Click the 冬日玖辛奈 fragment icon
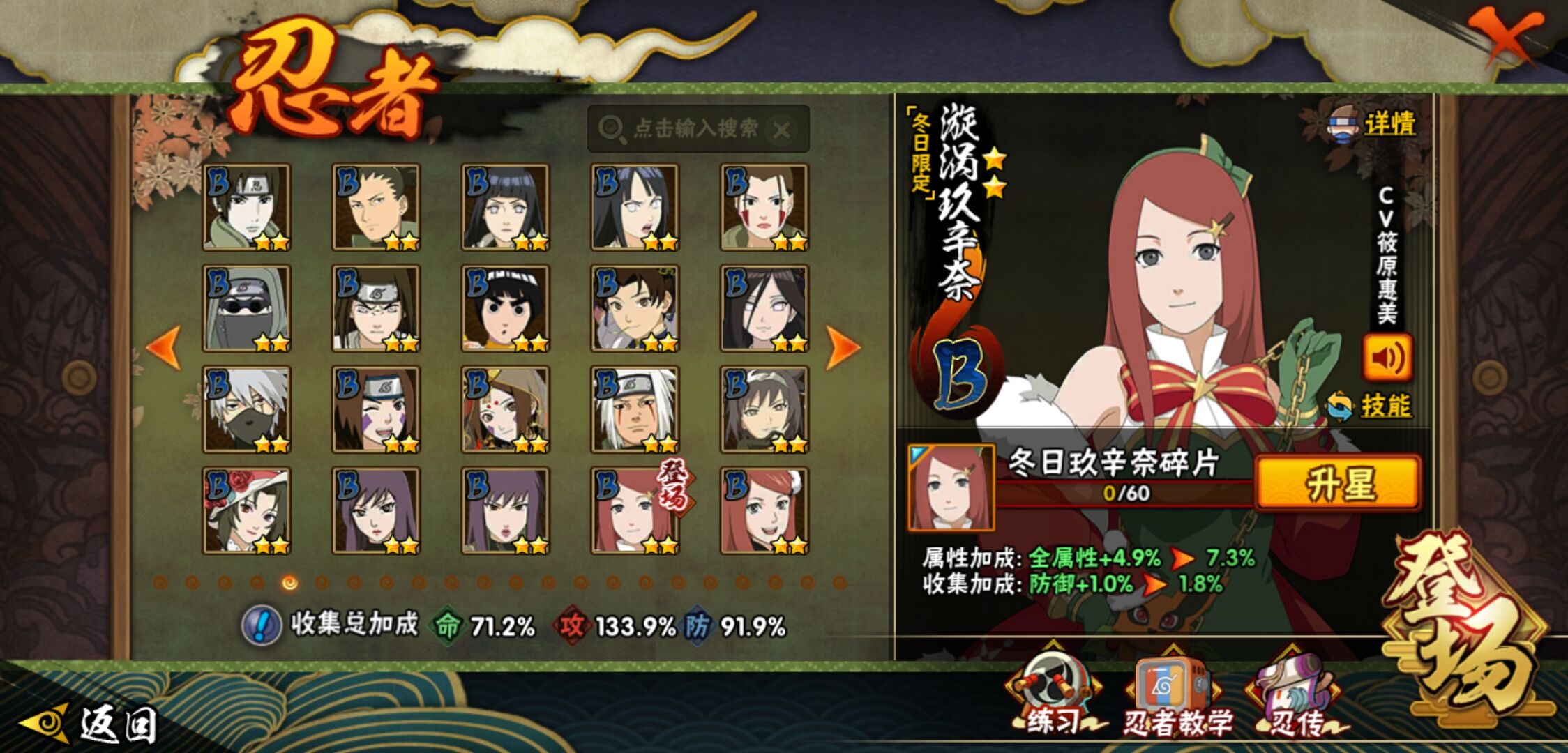Image resolution: width=1568 pixels, height=753 pixels. tap(951, 487)
